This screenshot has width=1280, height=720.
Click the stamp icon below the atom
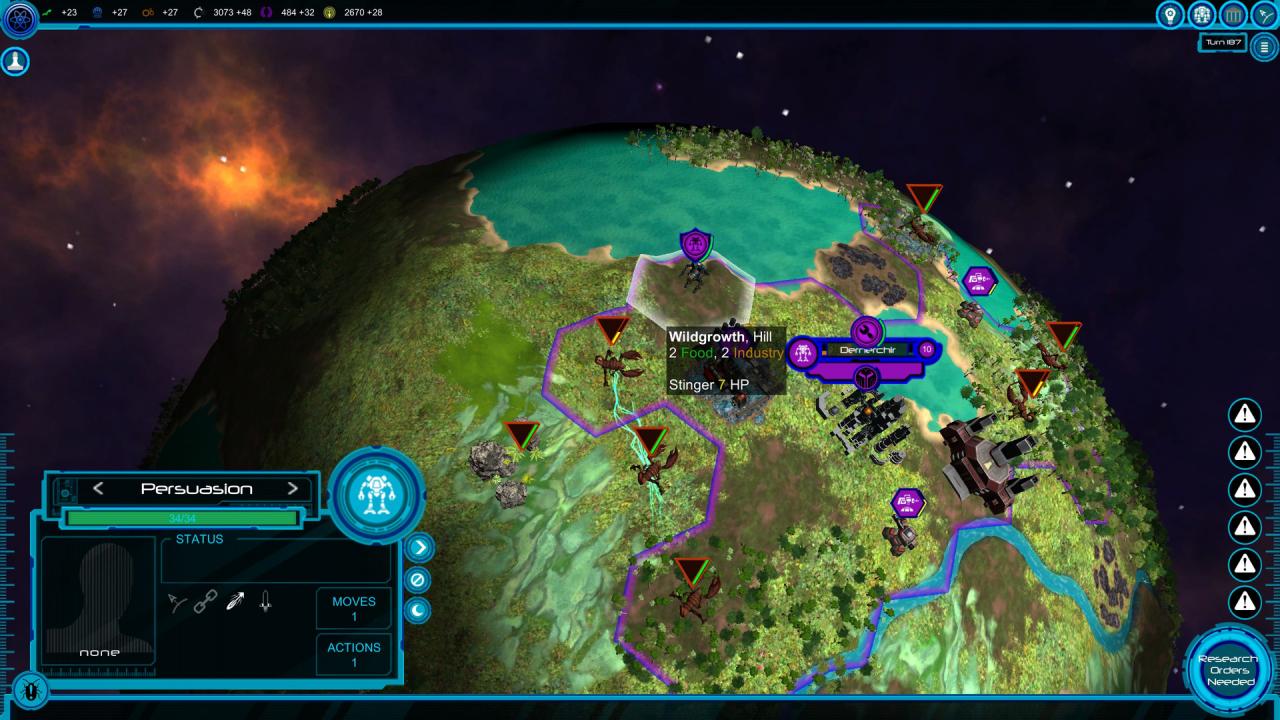tap(15, 61)
